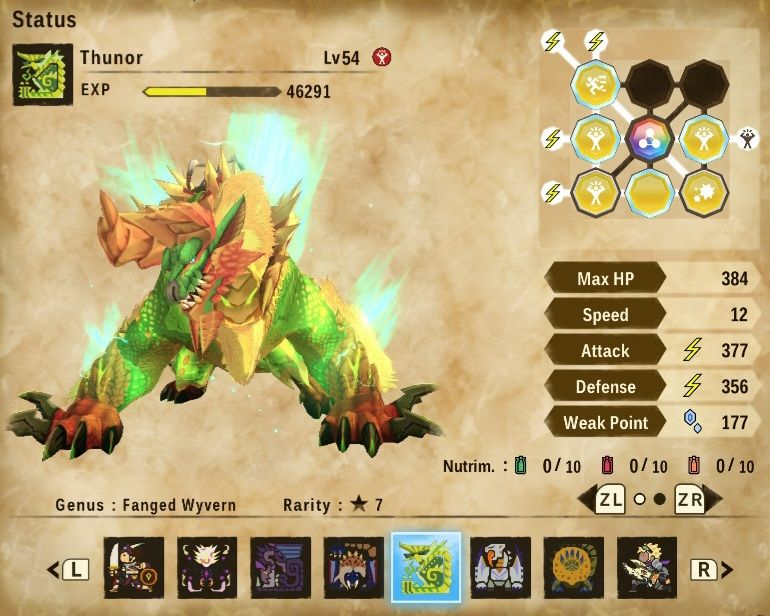The image size is (770, 616).
Task: Select the blank yellow gene slot
Action: click(650, 191)
